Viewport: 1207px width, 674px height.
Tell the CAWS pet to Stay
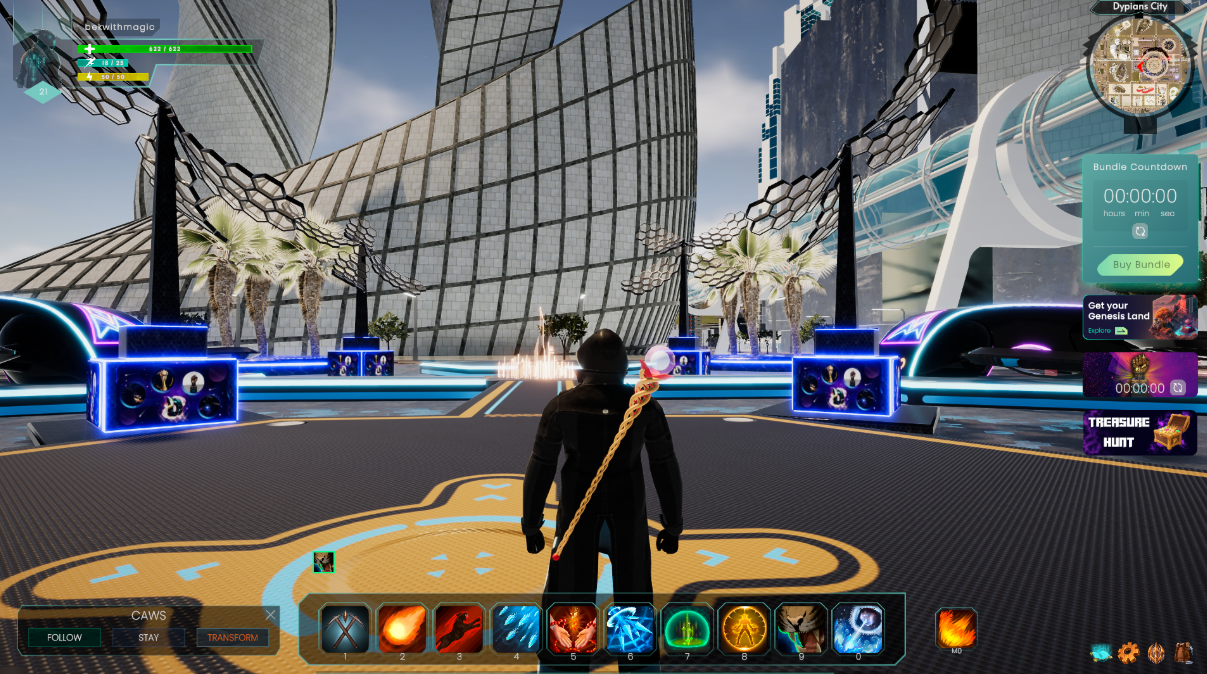[x=148, y=637]
